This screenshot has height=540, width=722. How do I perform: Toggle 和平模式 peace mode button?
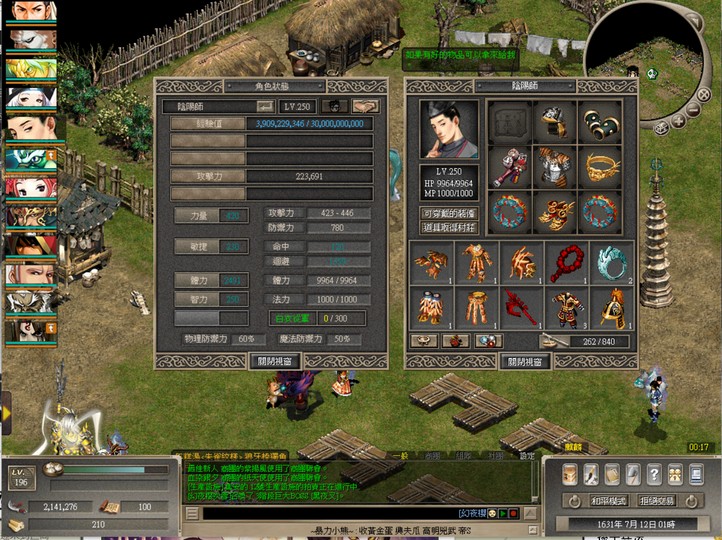pos(608,500)
